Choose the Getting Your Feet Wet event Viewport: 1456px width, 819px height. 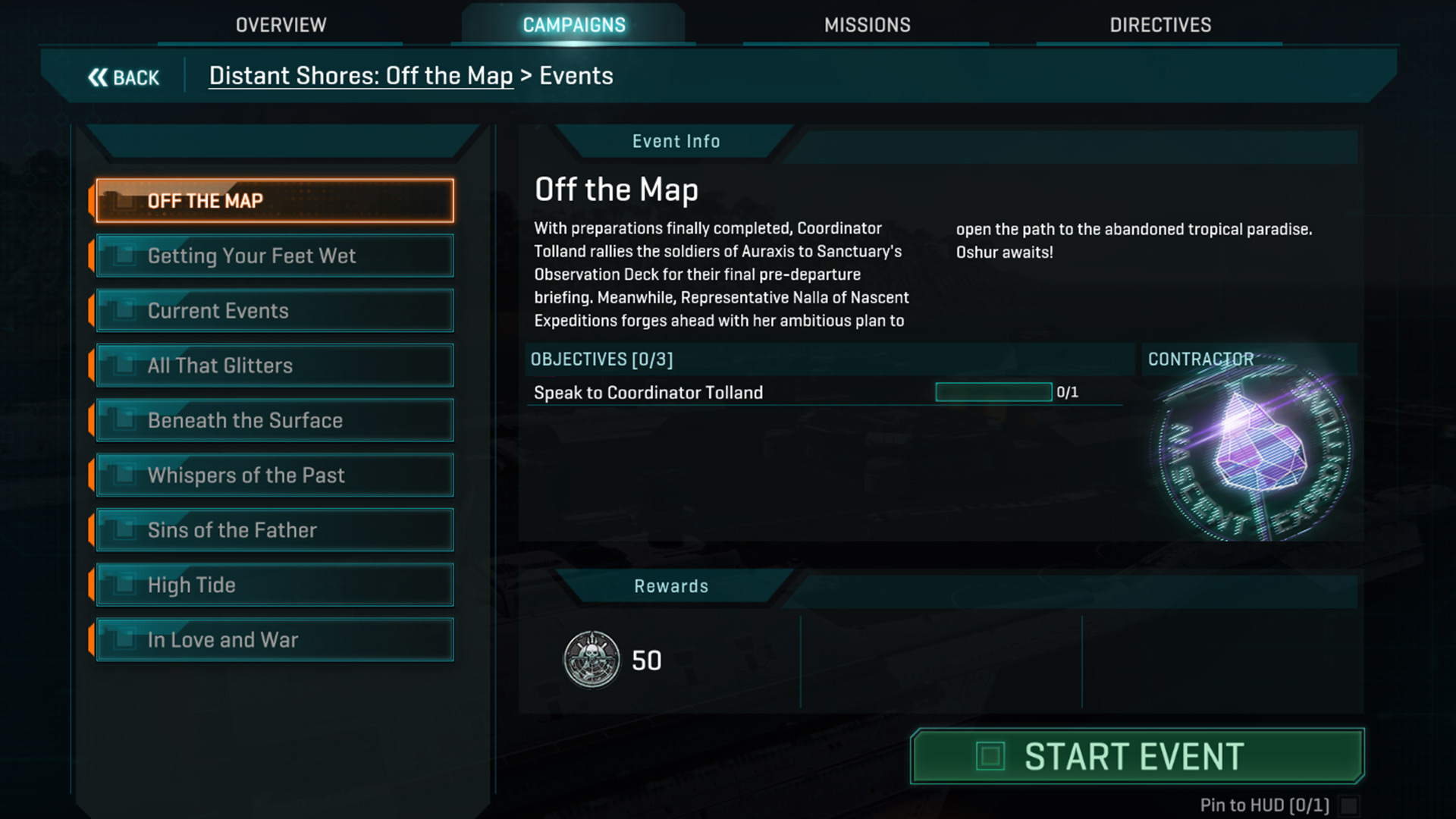[275, 256]
